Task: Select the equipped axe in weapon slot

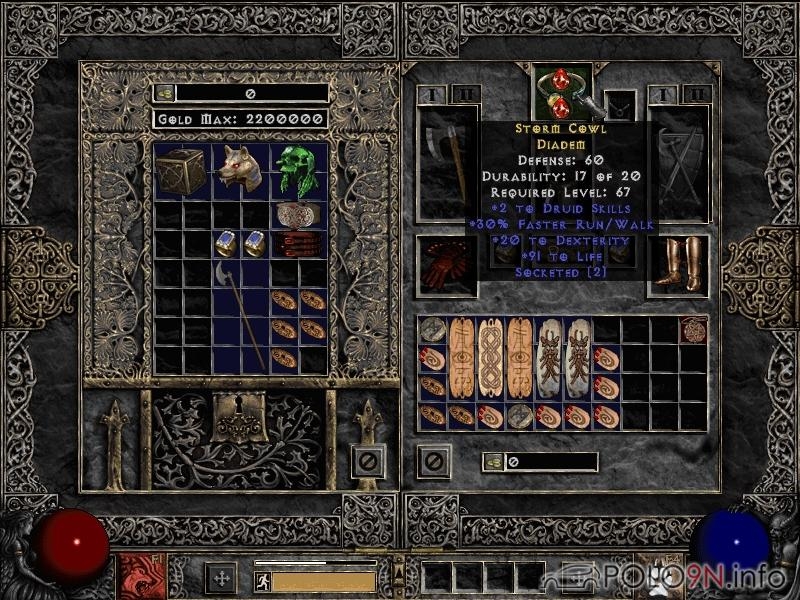Action: (x=448, y=160)
